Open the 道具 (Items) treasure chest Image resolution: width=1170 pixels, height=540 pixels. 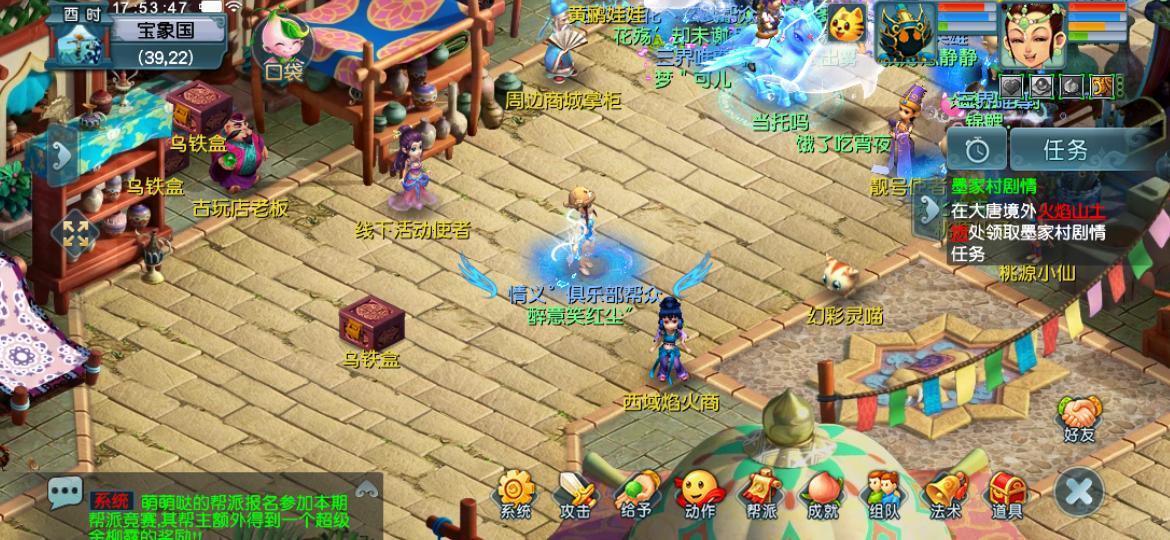(1007, 492)
